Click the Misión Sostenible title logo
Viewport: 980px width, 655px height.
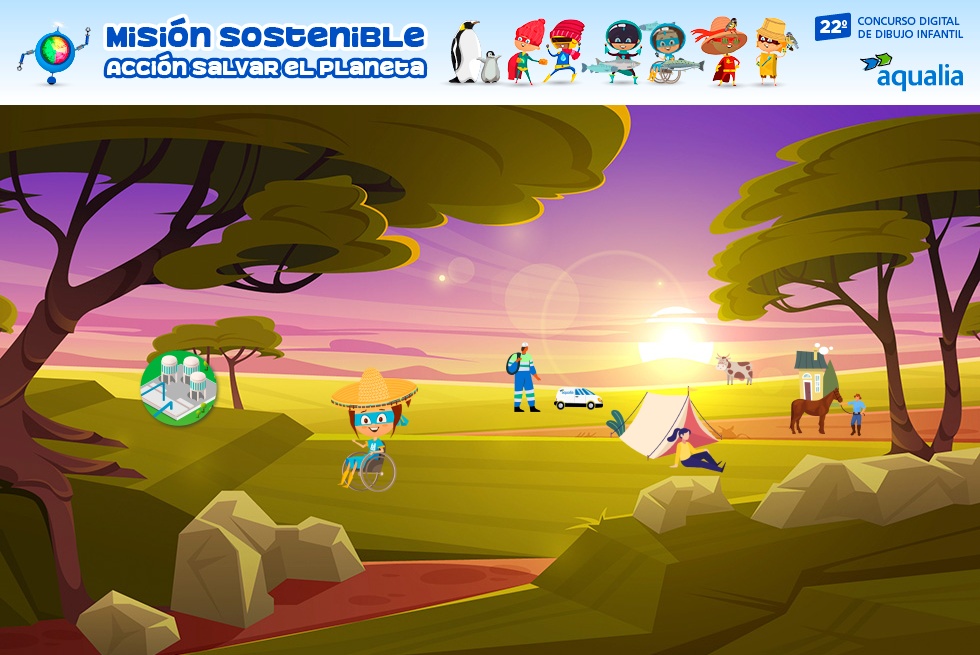pos(265,51)
